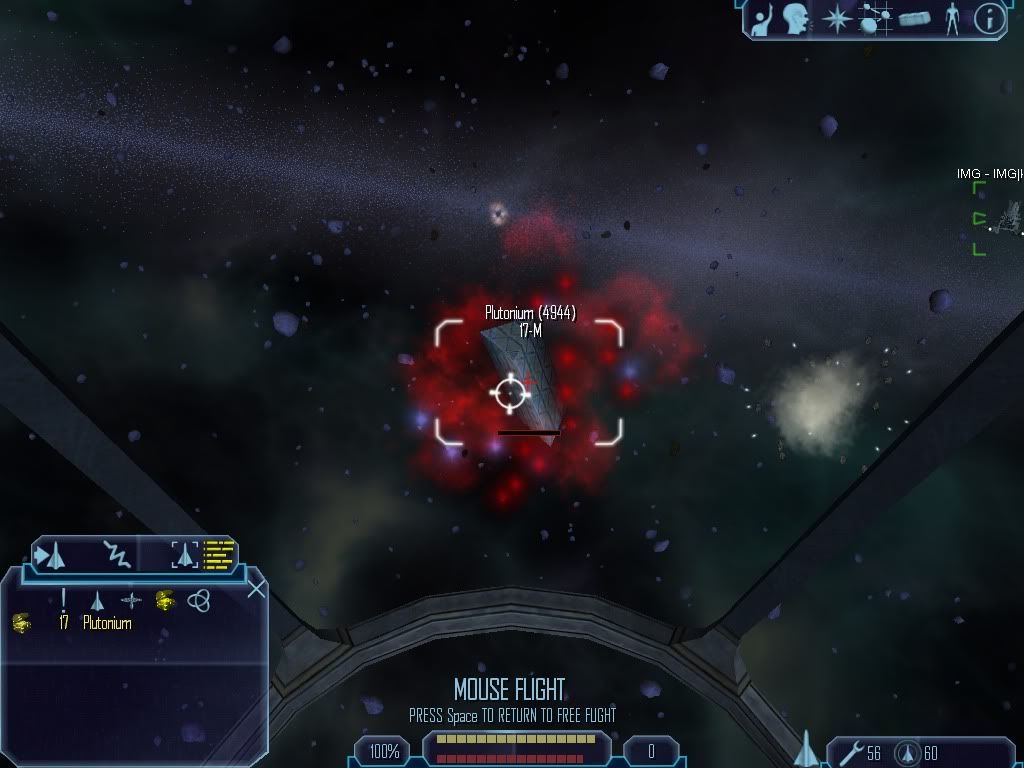The image size is (1024, 768).
Task: Open the request trade raised-hand icon
Action: coord(762,19)
